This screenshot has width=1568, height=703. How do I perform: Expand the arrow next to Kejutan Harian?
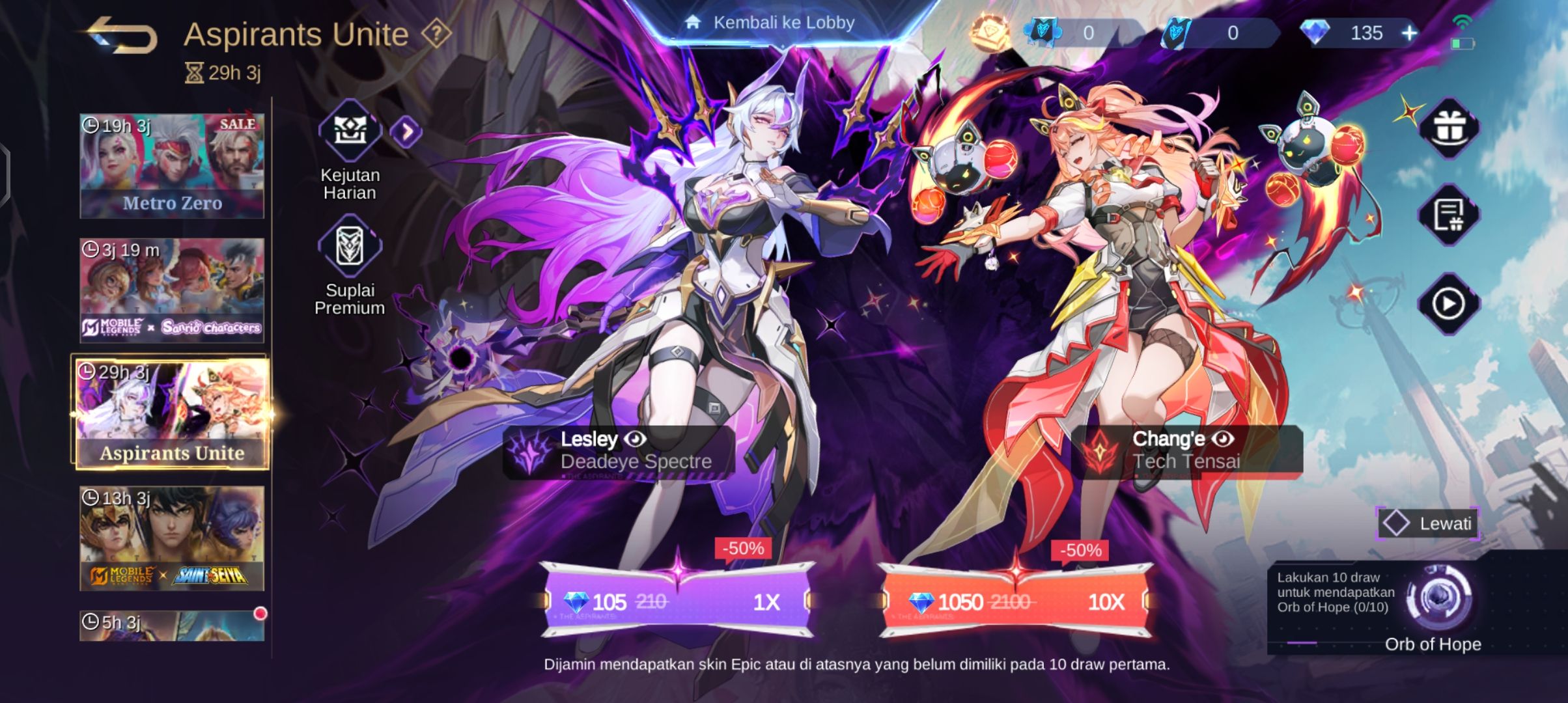tap(406, 132)
